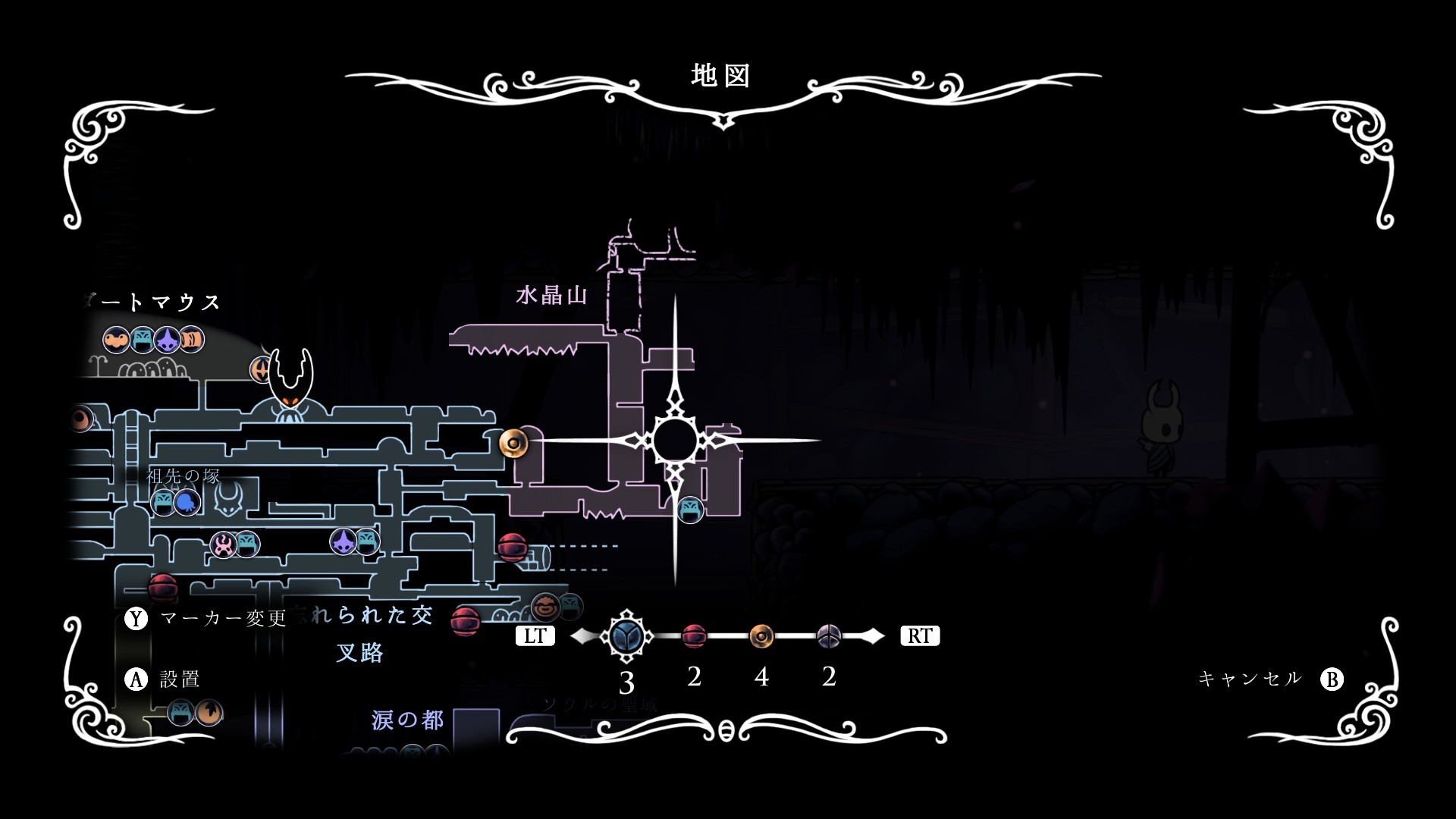This screenshot has height=819, width=1456.
Task: Select the blue hot spring pin near Ancestral Mound
Action: point(187,502)
